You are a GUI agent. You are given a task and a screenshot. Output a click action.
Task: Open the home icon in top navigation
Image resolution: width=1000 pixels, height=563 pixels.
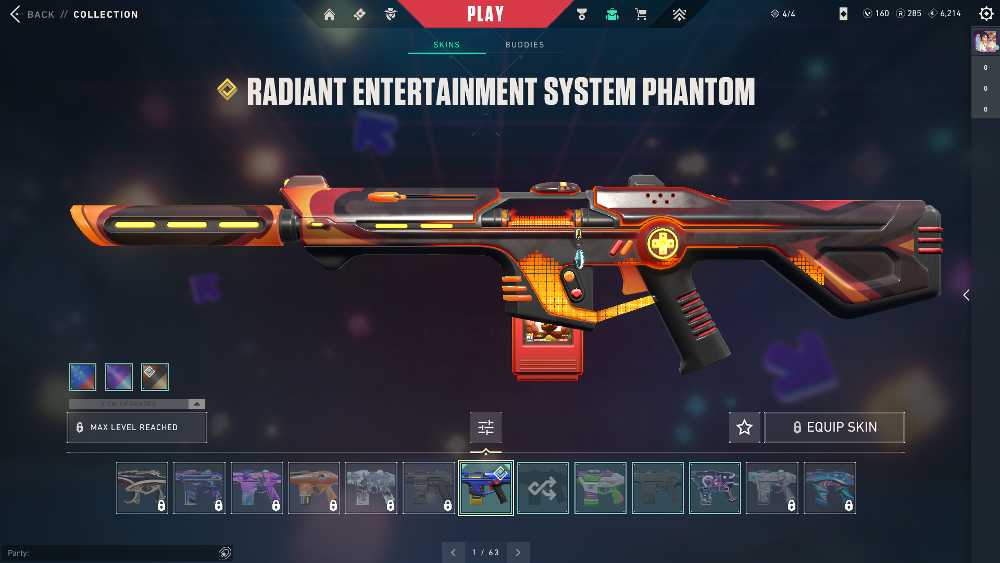click(330, 15)
